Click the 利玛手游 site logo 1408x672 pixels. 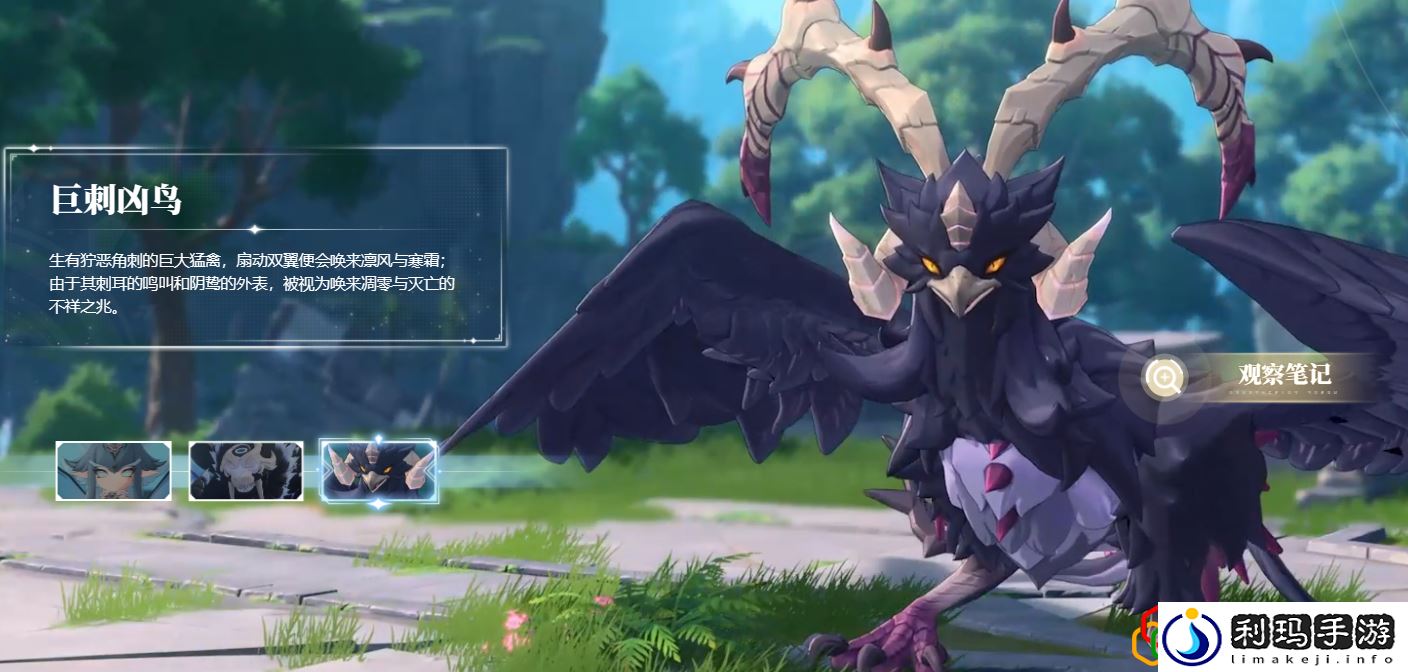1283,636
